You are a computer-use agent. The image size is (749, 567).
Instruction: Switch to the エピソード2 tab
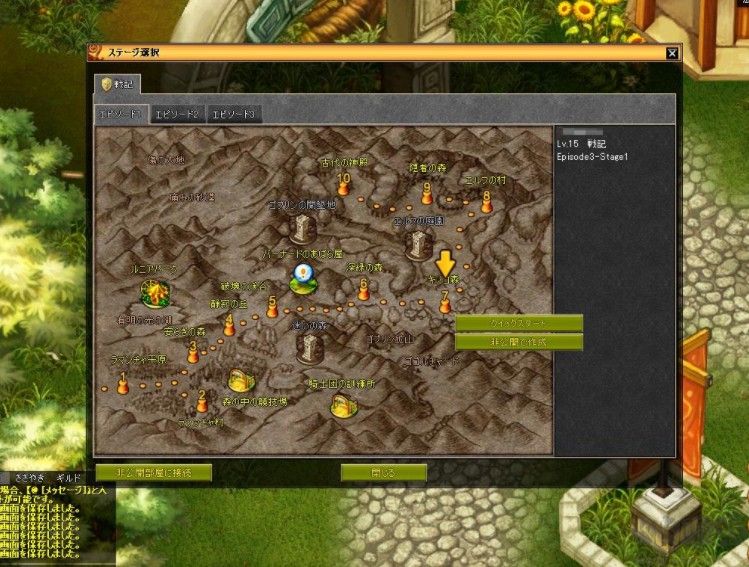[x=178, y=114]
